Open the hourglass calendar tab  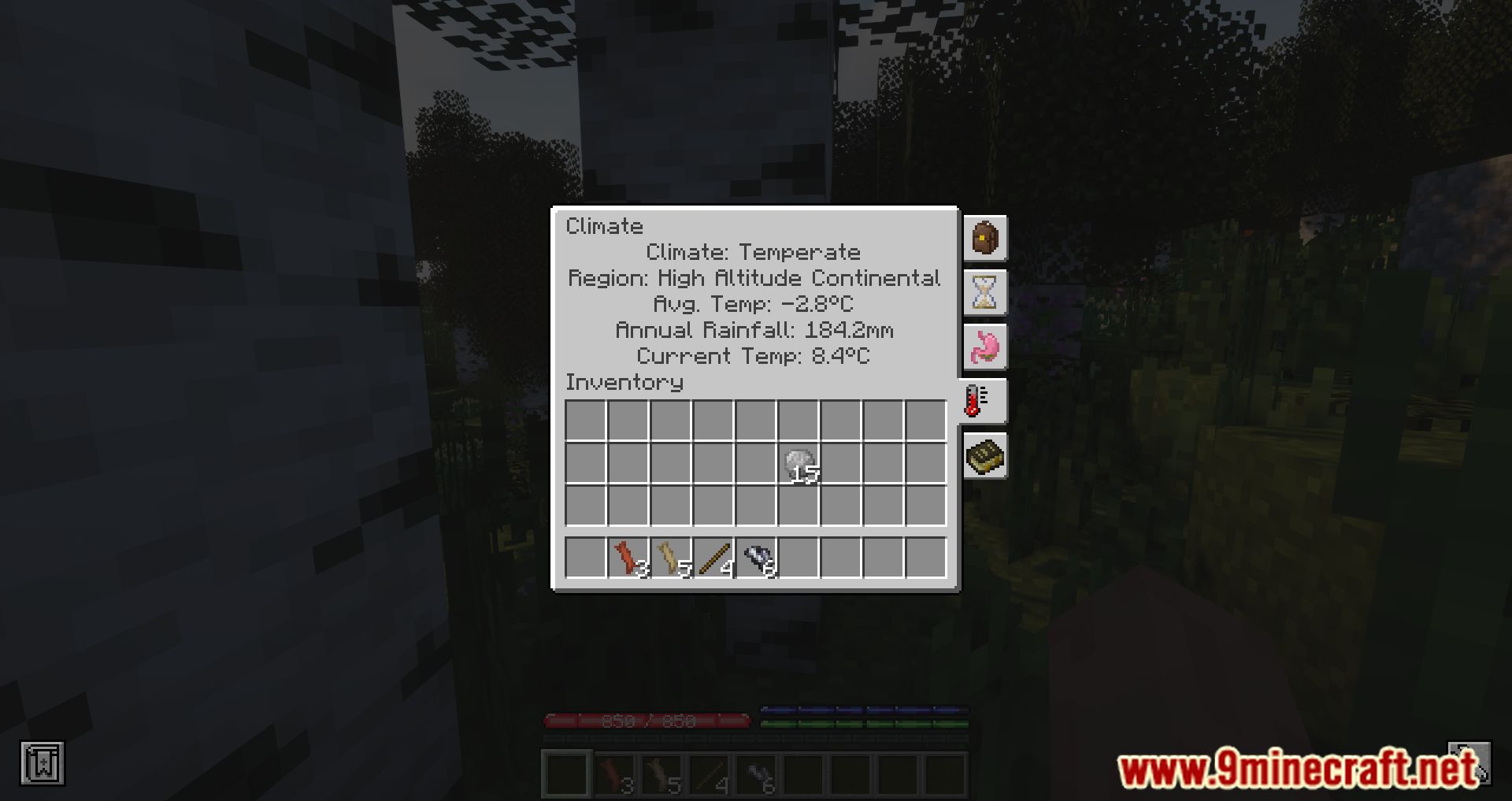(984, 292)
